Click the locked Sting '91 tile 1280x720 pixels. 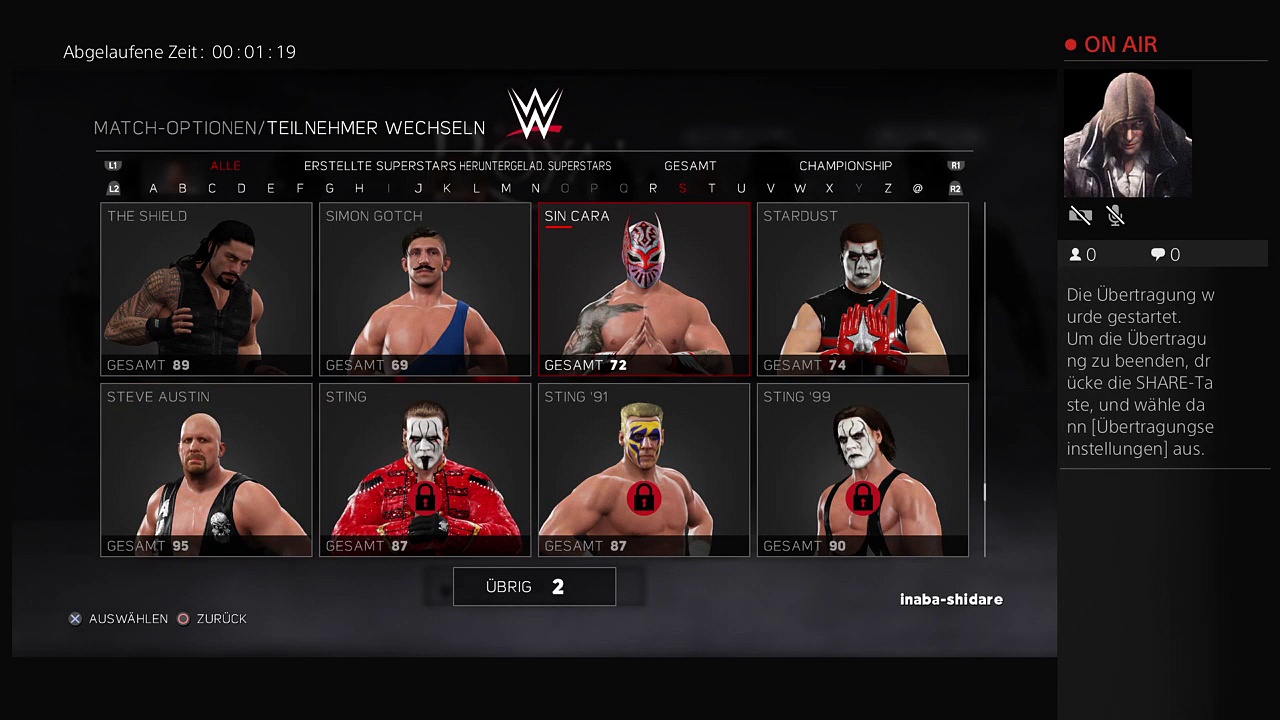point(644,470)
